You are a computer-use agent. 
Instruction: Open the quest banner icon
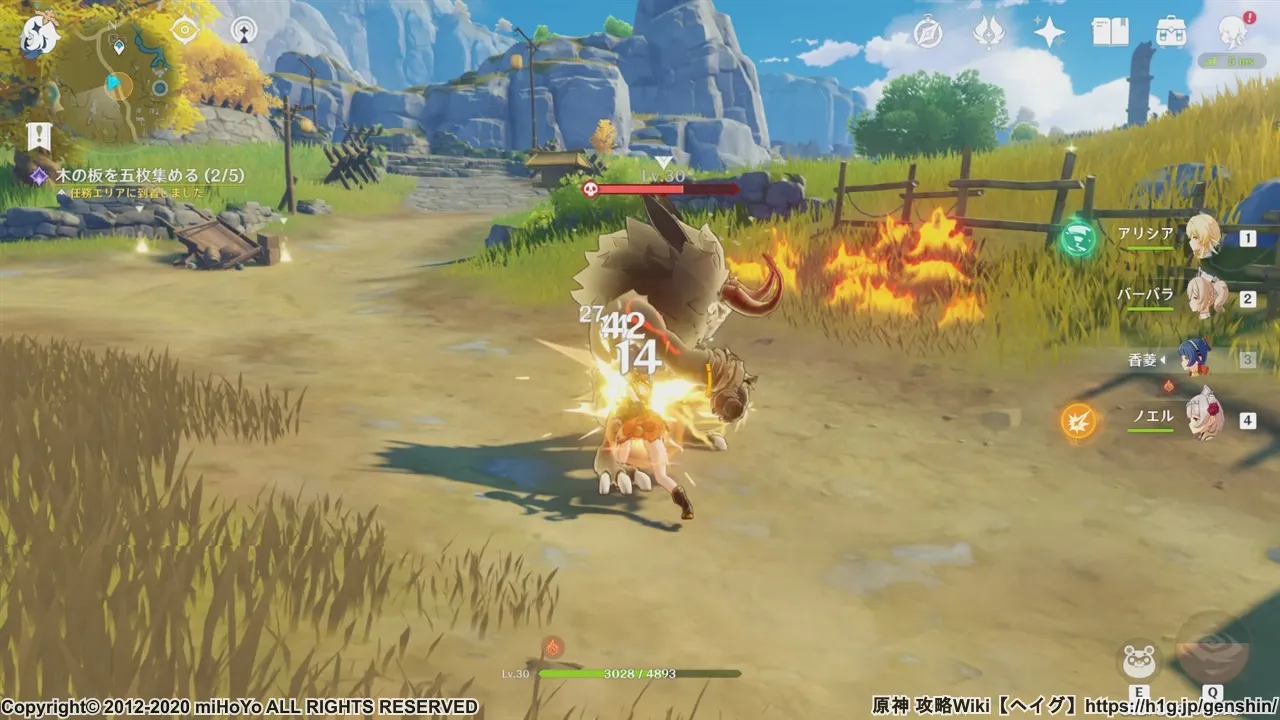click(x=40, y=137)
